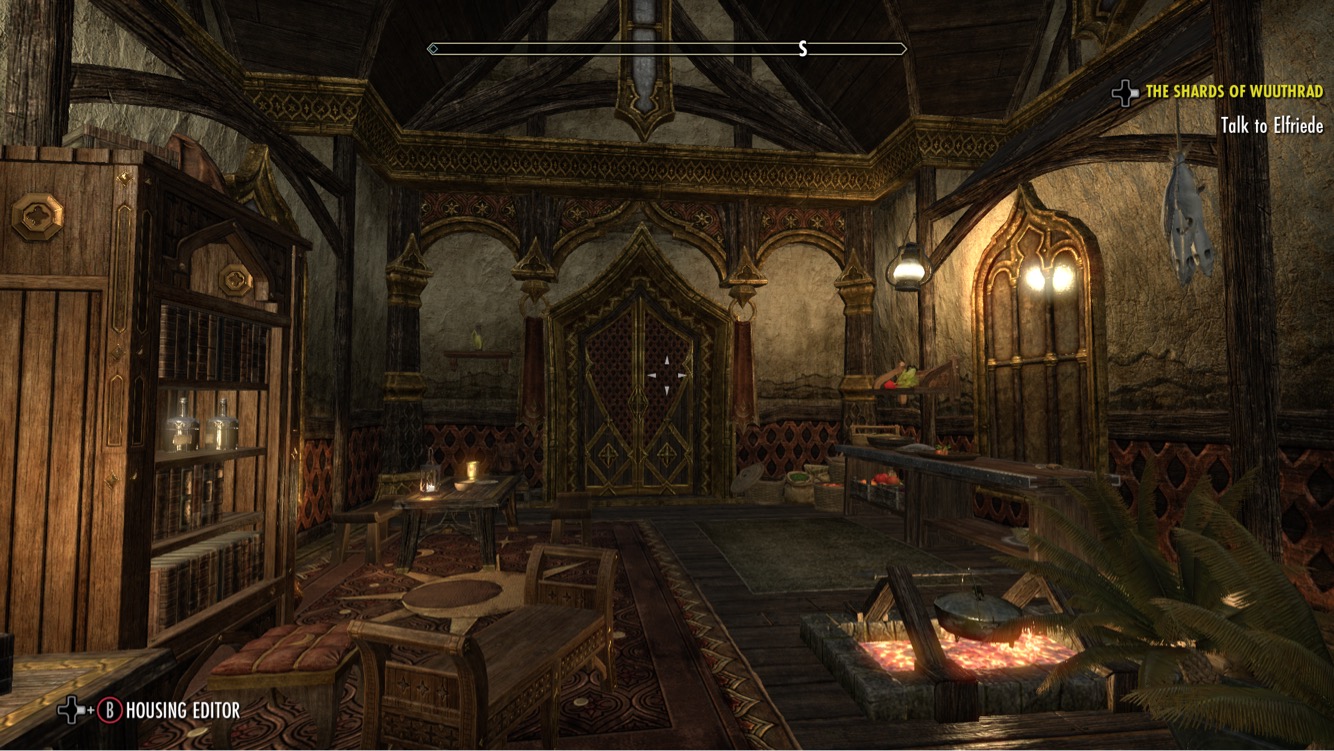Select The Shards of Wuuthrad quest title
The height and width of the screenshot is (751, 1334).
pos(1234,92)
